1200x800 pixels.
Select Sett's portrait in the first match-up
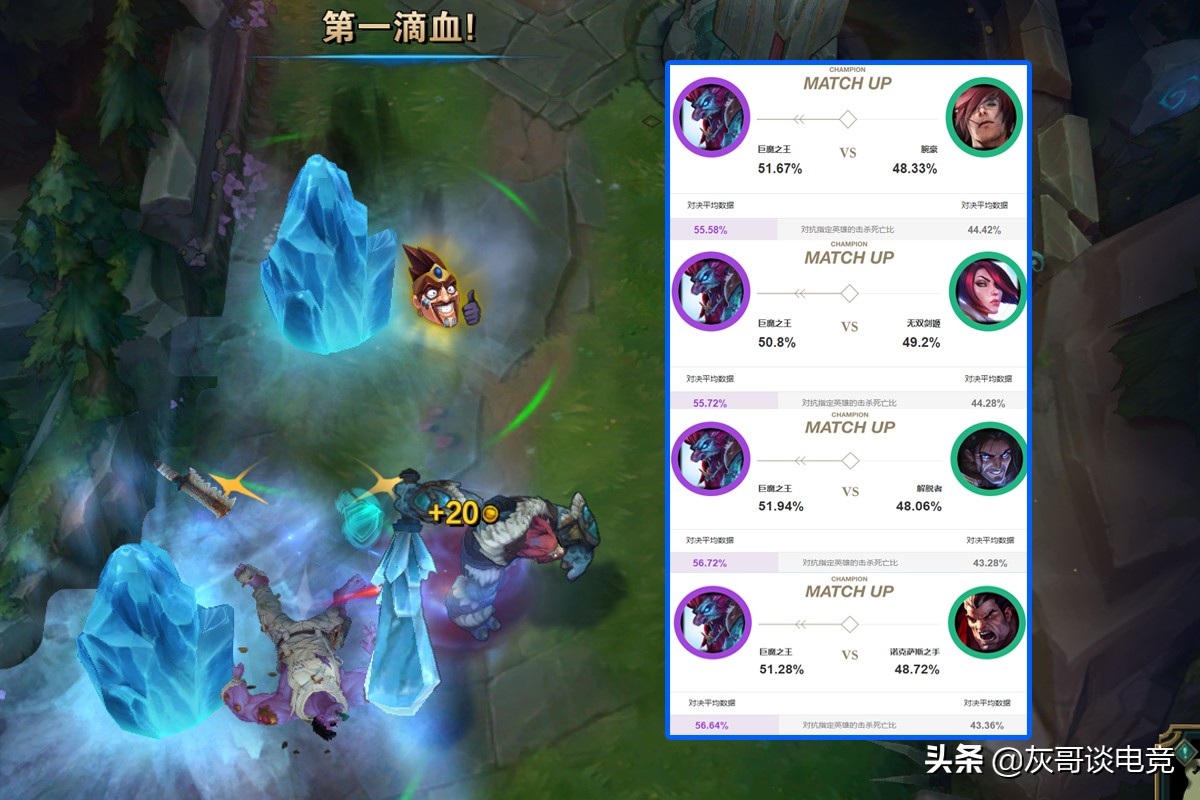click(984, 117)
